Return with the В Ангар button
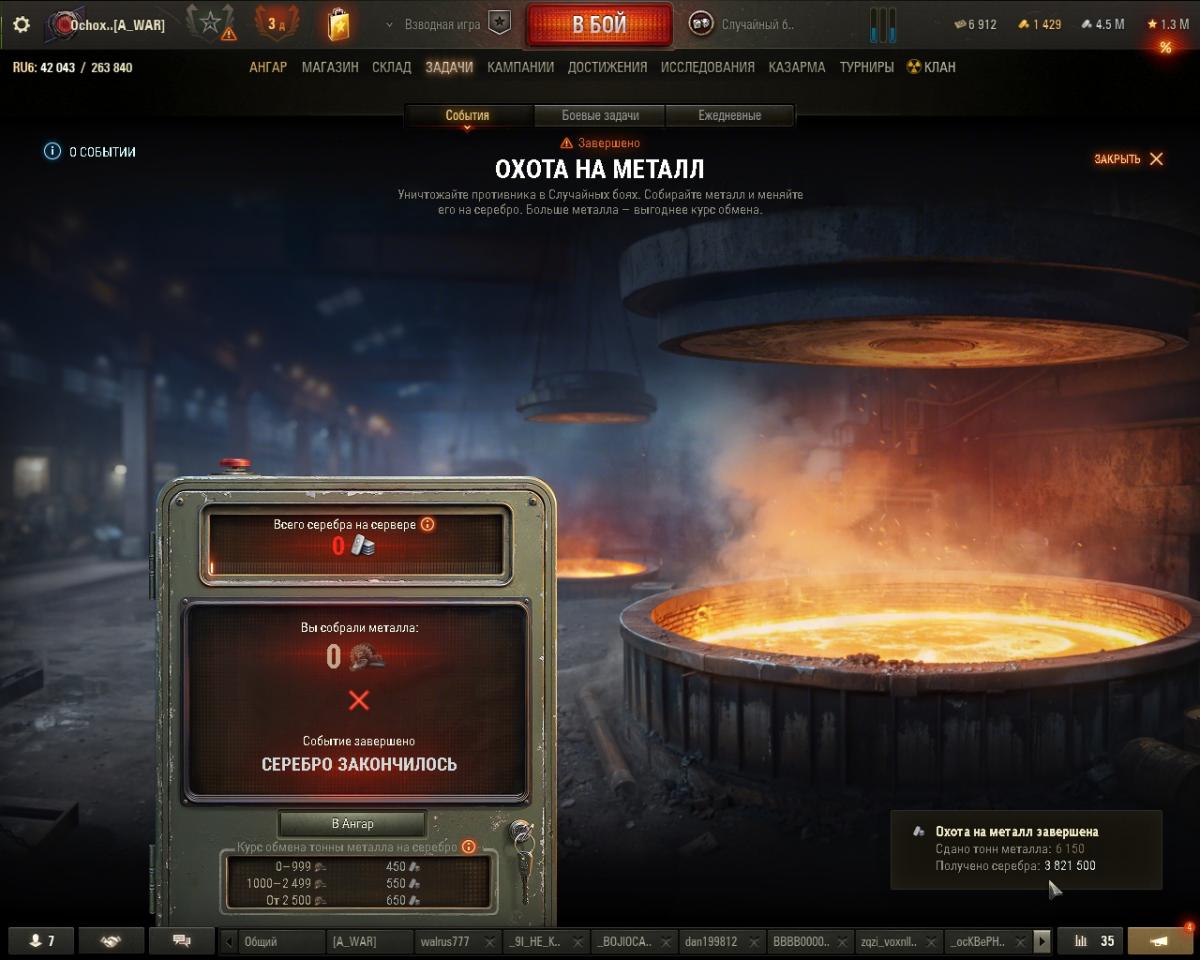Viewport: 1200px width, 960px height. [x=352, y=823]
